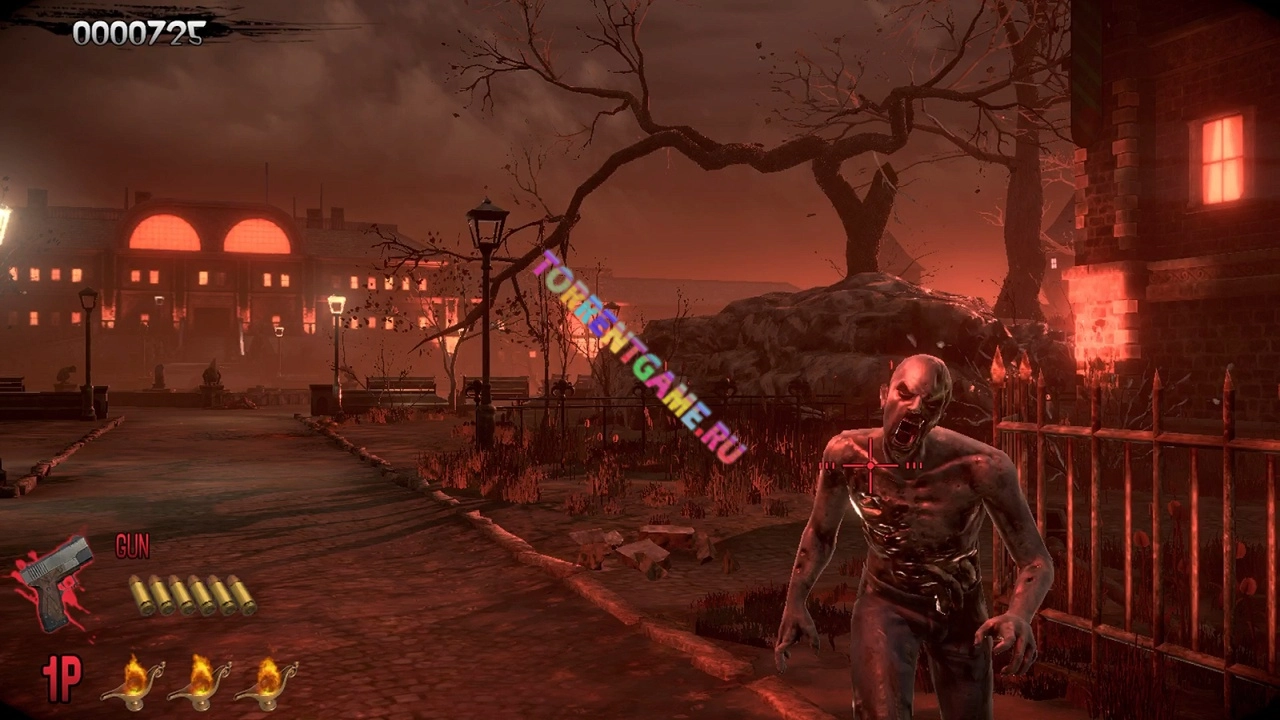Click the 1P player indicator
Image resolution: width=1280 pixels, height=720 pixels.
point(61,678)
